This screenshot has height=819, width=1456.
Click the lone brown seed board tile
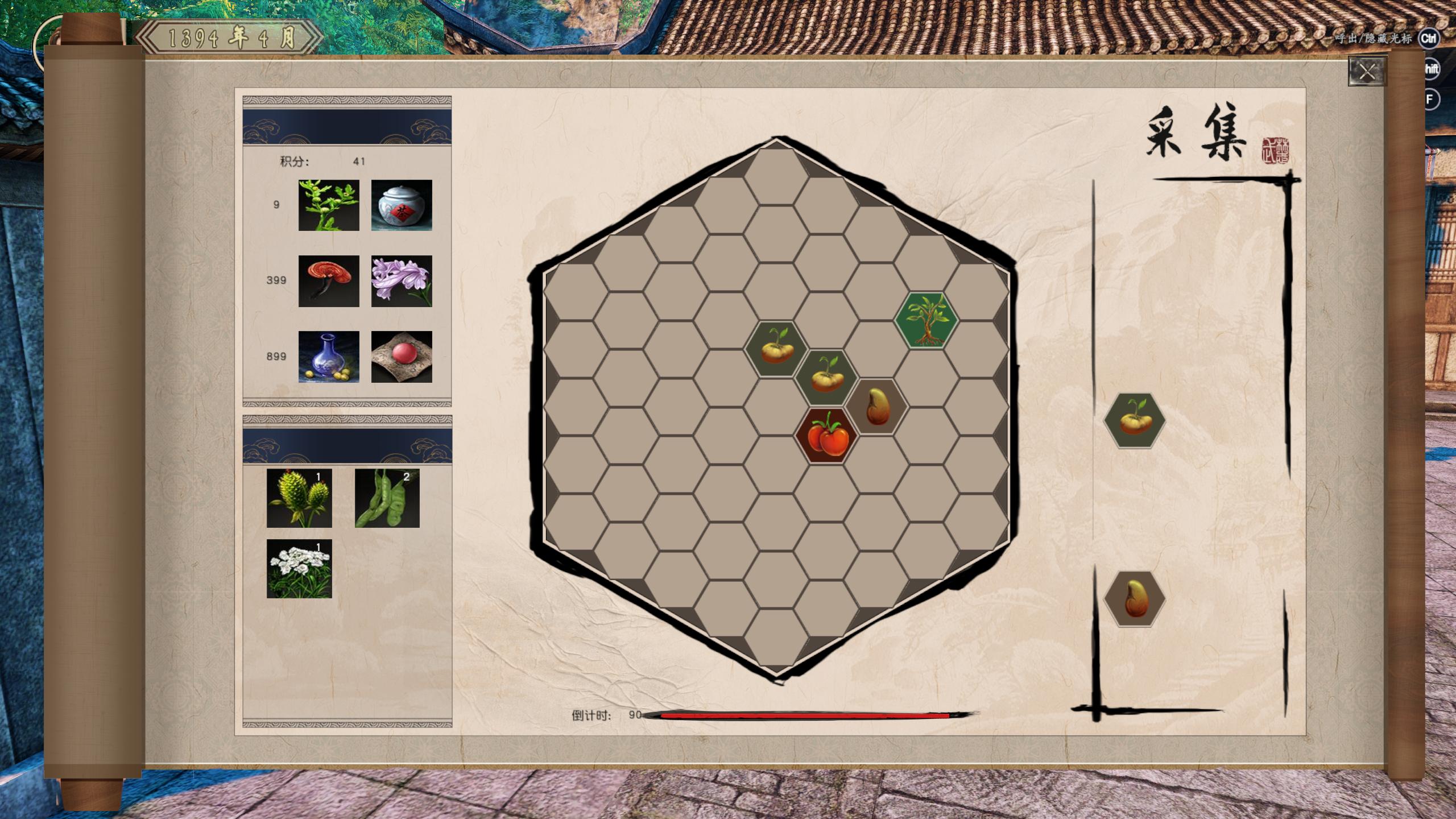(x=876, y=407)
